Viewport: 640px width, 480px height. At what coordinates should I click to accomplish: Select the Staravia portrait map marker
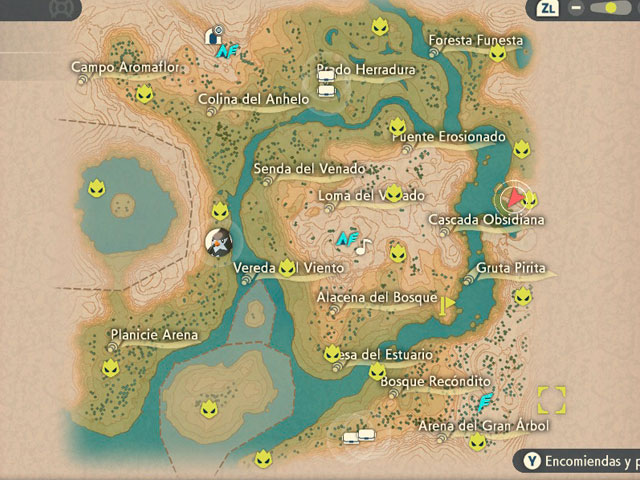[218, 242]
